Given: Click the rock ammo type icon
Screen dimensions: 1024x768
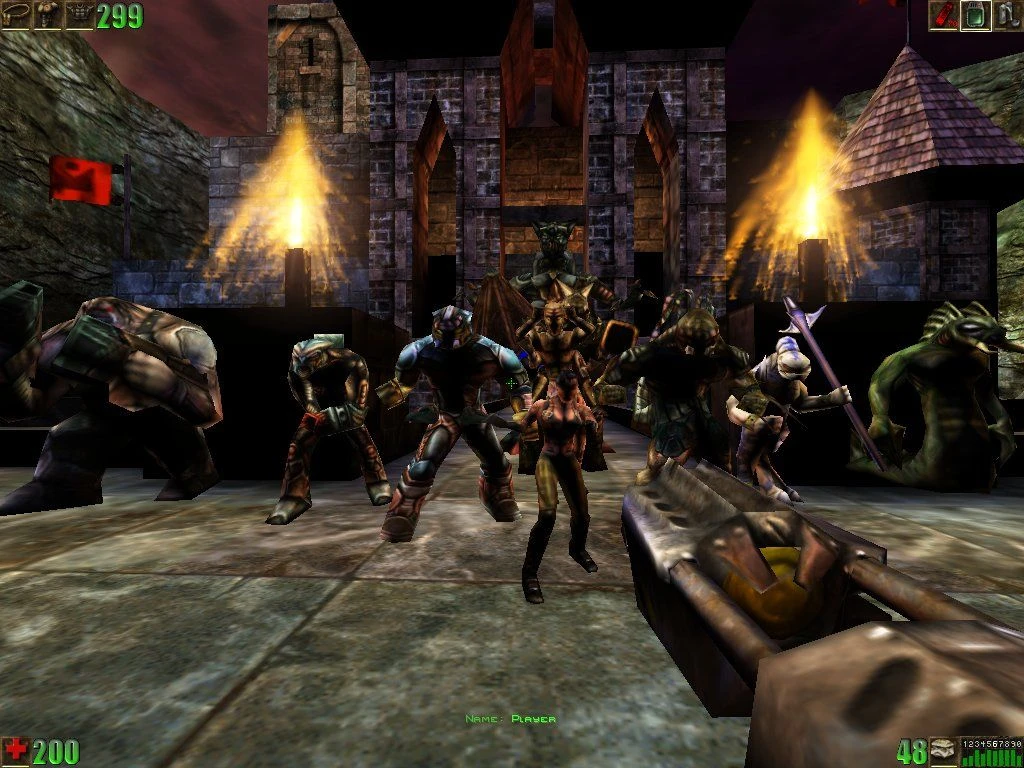Looking at the screenshot, I should tap(943, 751).
